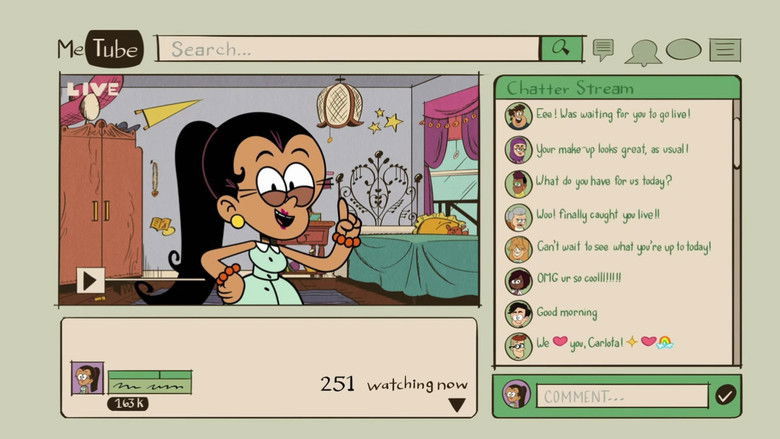Select "What do you have for us today?" message
The height and width of the screenshot is (439, 780).
point(604,181)
